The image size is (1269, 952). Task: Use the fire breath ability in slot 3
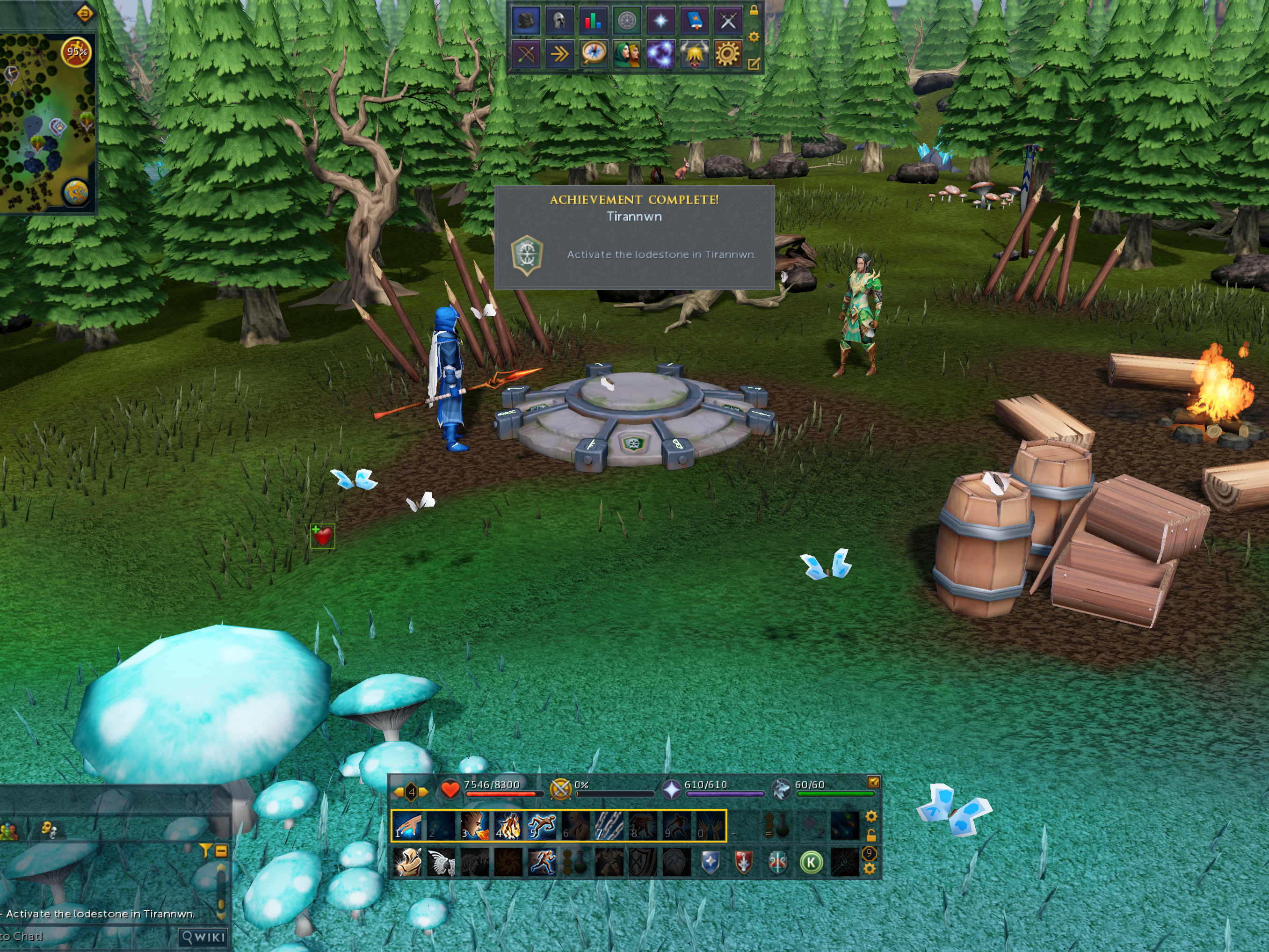[x=474, y=826]
